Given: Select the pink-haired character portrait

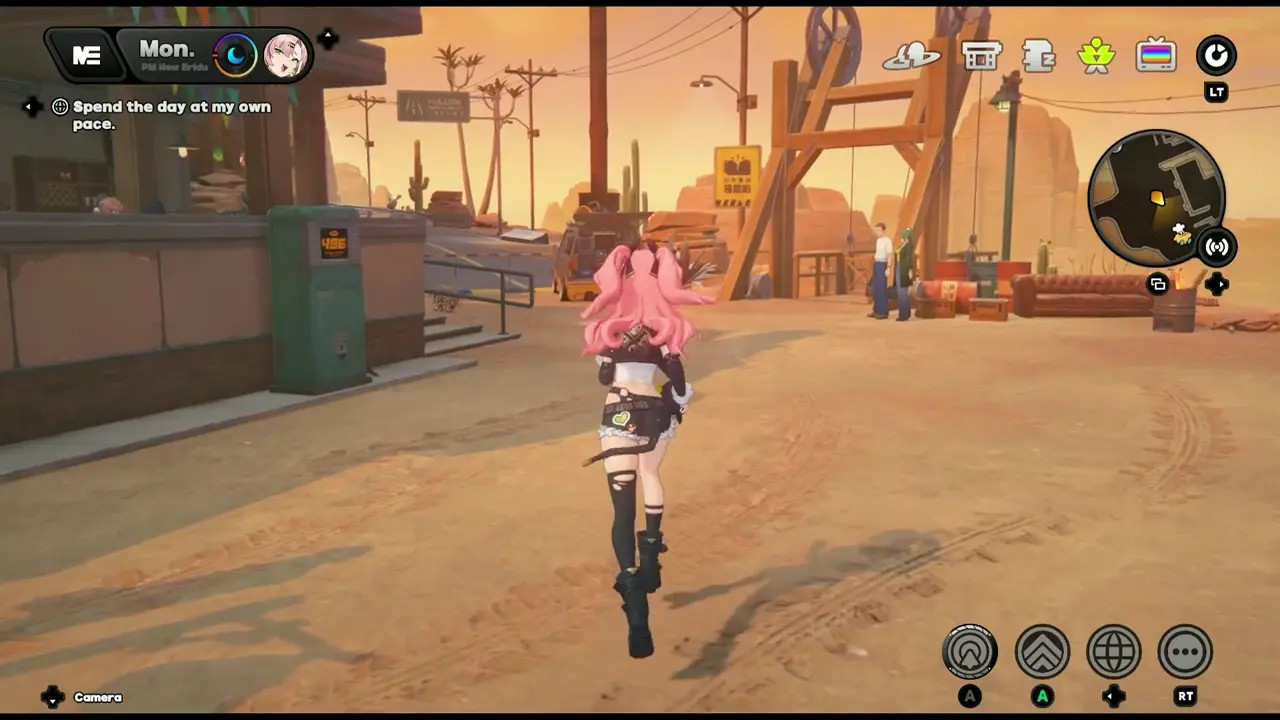Looking at the screenshot, I should [285, 55].
